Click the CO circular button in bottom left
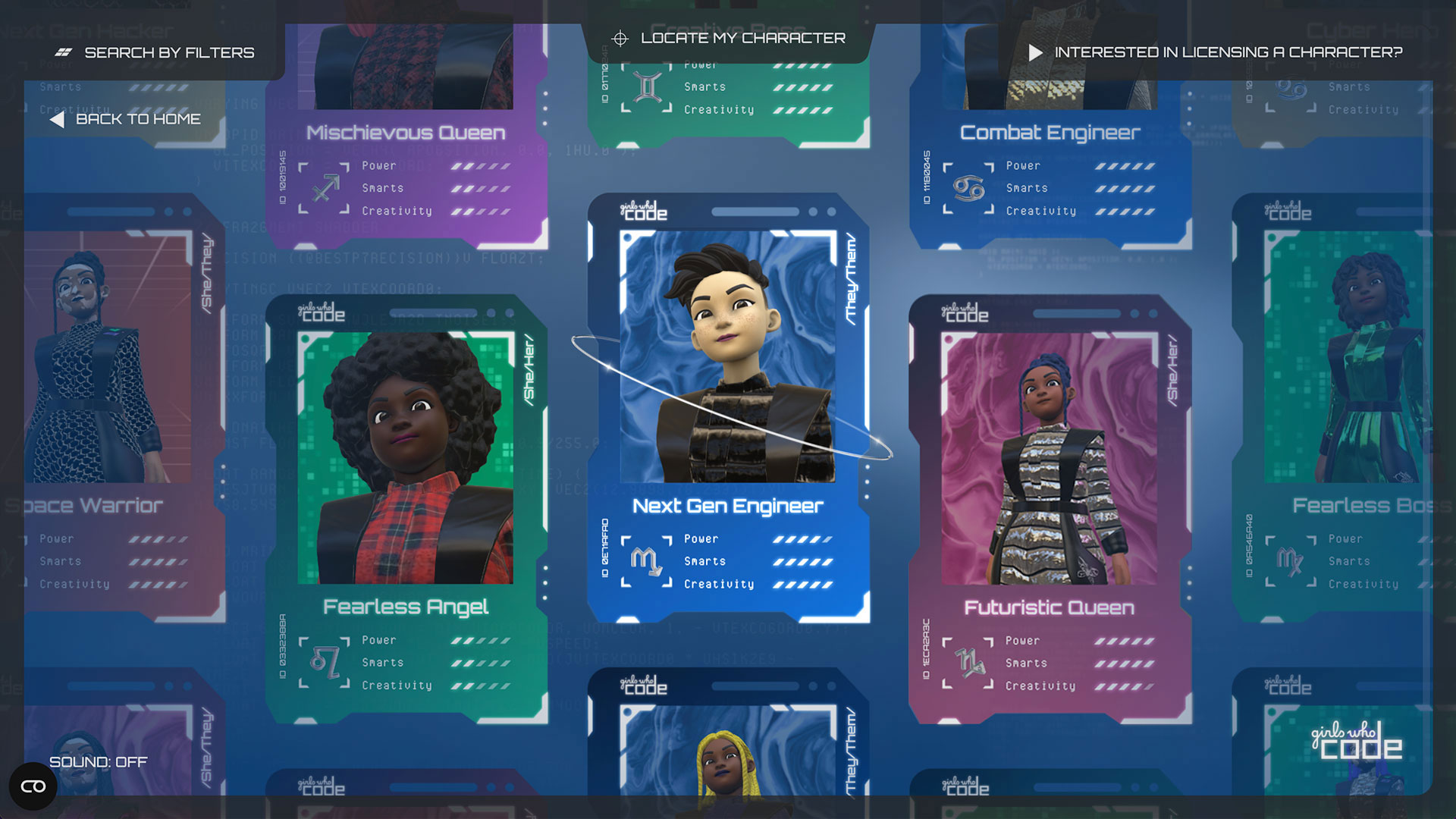The width and height of the screenshot is (1456, 819). (33, 786)
